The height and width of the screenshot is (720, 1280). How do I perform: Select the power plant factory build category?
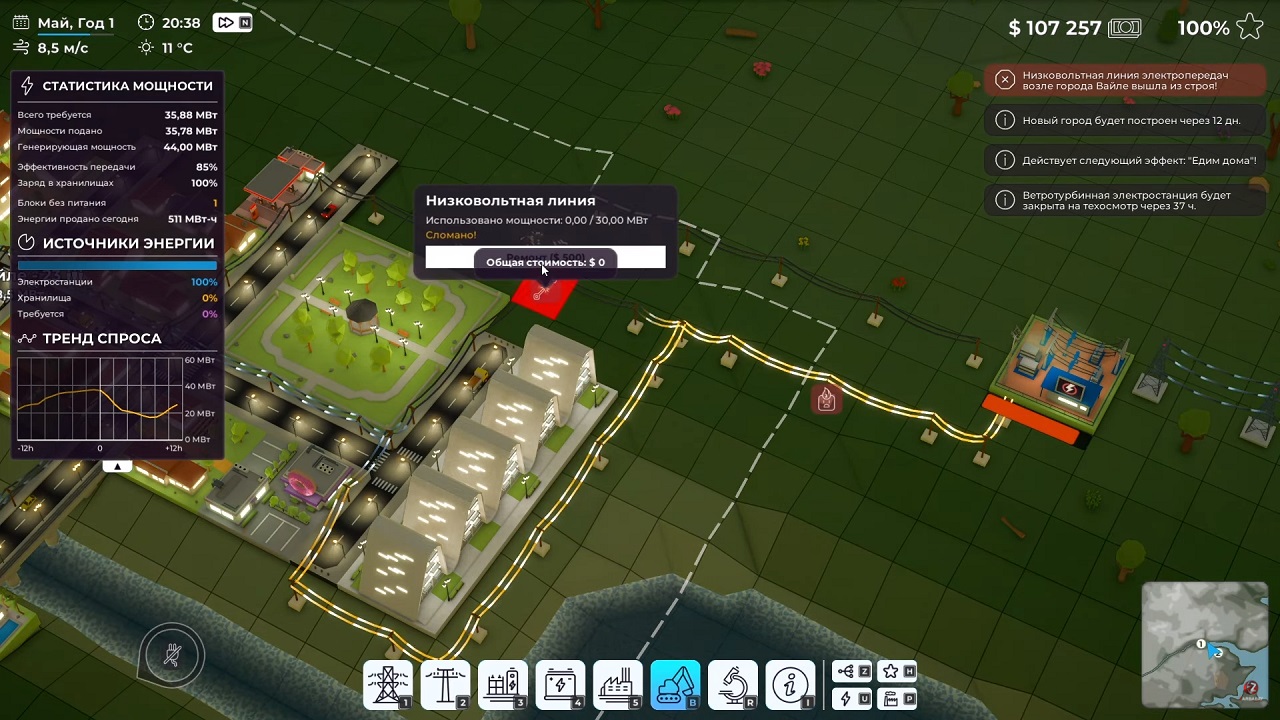click(x=618, y=685)
